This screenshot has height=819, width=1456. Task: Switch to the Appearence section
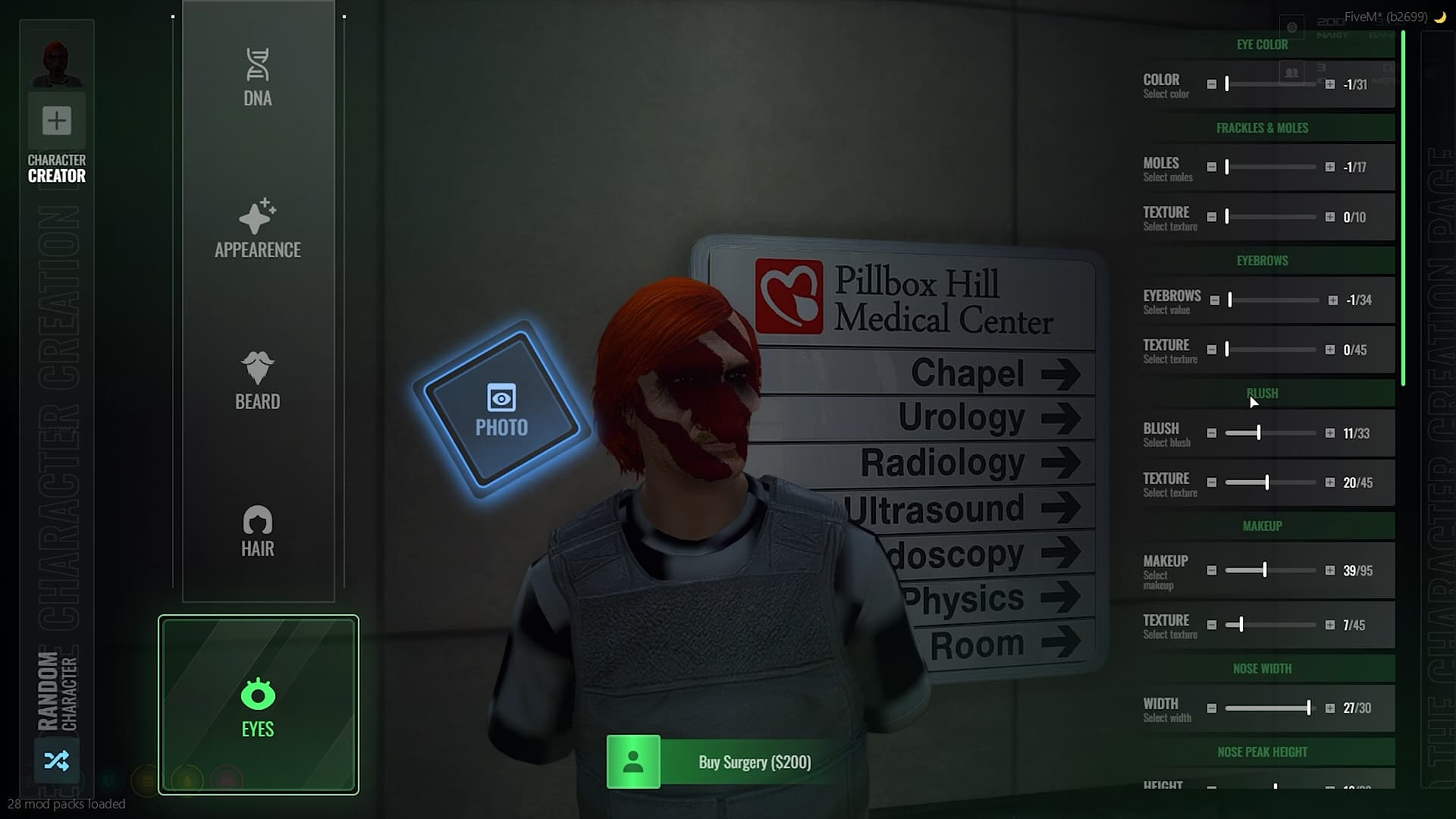258,228
